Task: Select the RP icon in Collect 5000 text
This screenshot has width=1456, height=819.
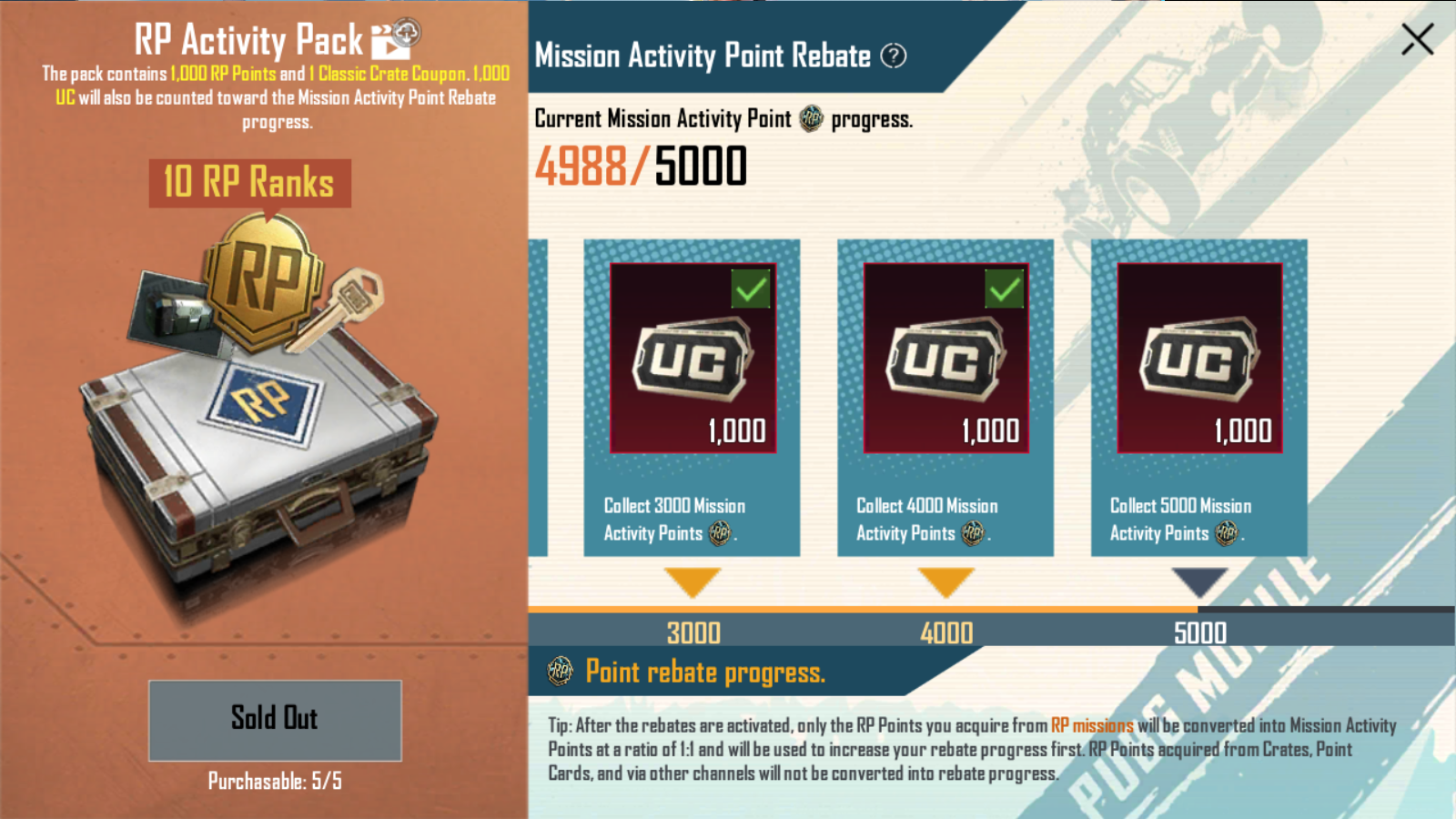Action: [x=1224, y=535]
